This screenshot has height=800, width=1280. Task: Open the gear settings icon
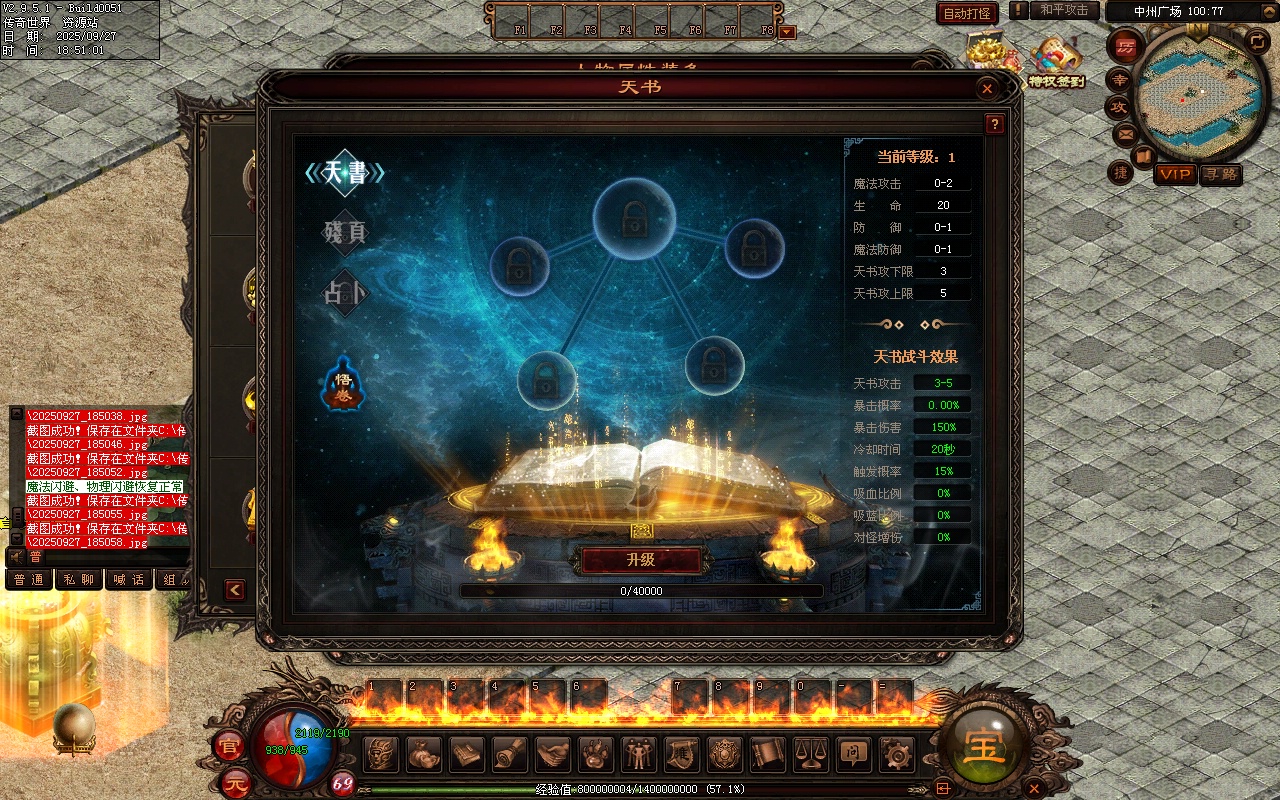(896, 754)
